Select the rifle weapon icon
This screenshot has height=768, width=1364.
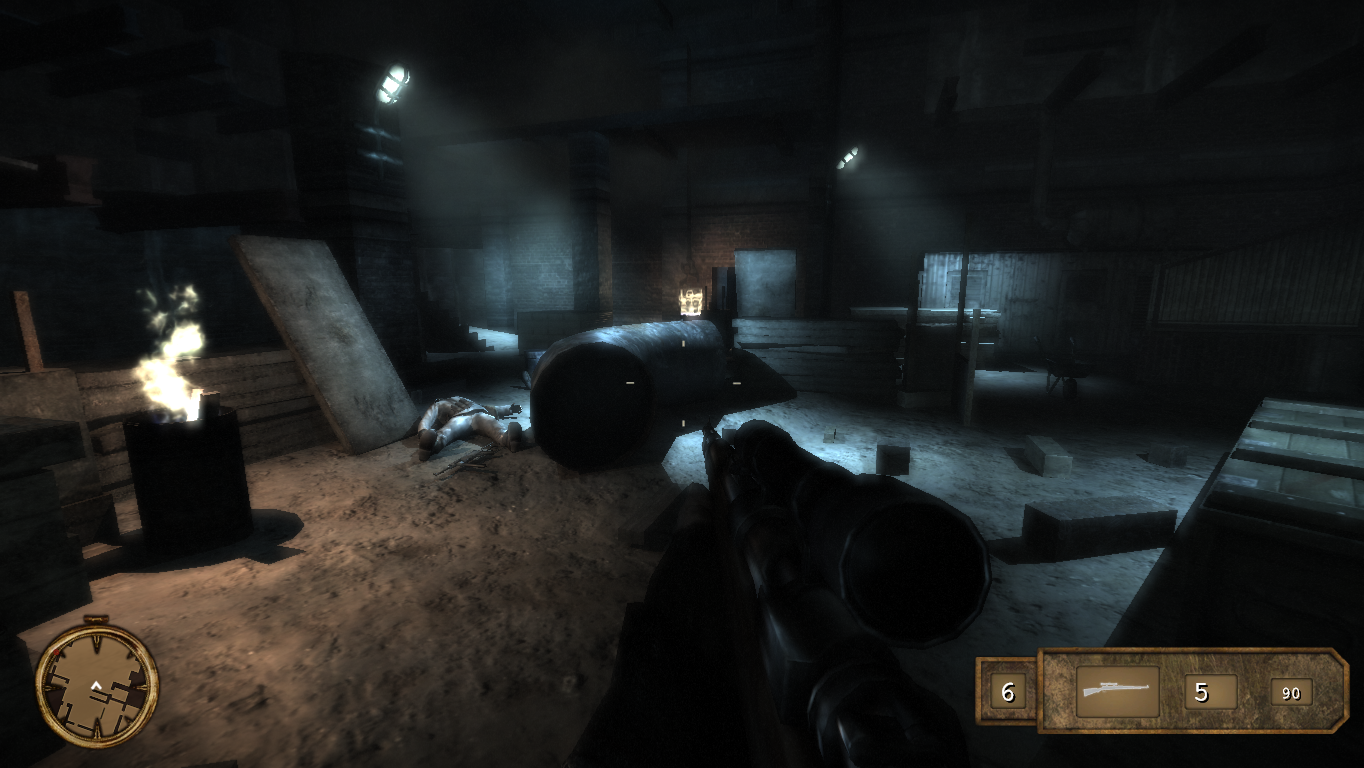tap(1117, 692)
